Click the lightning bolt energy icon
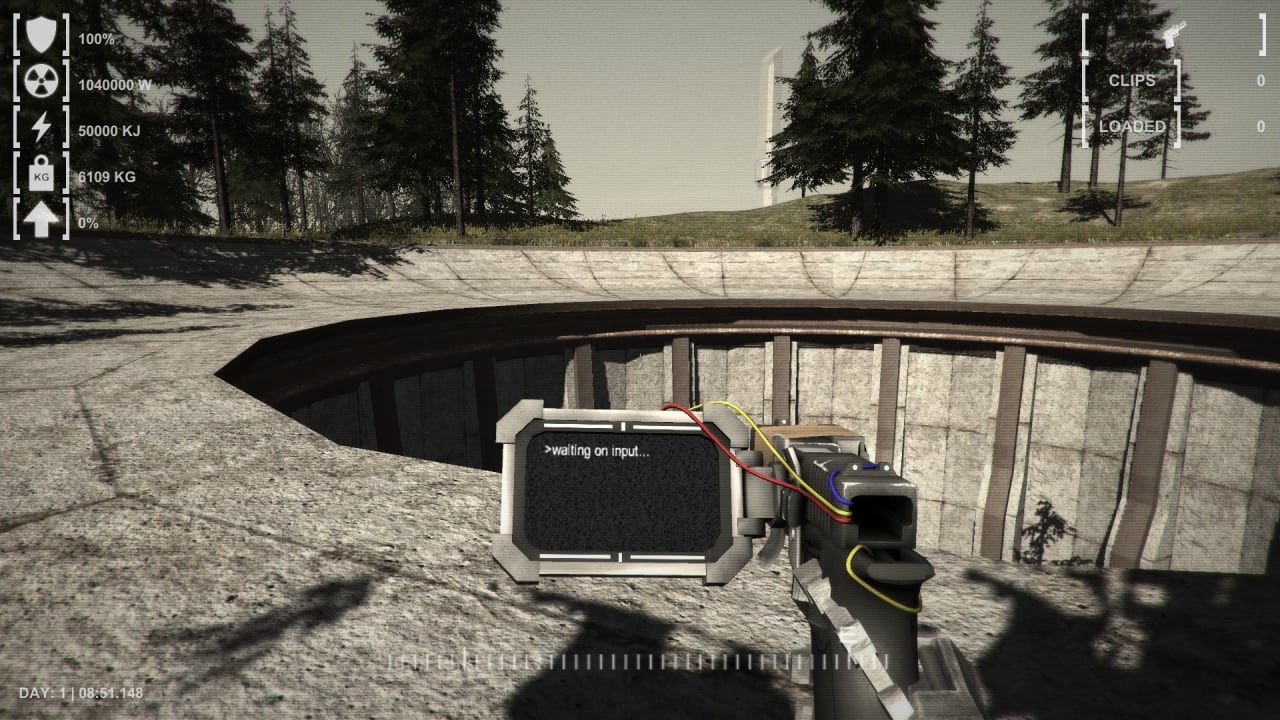Viewport: 1280px width, 720px height. coord(41,129)
